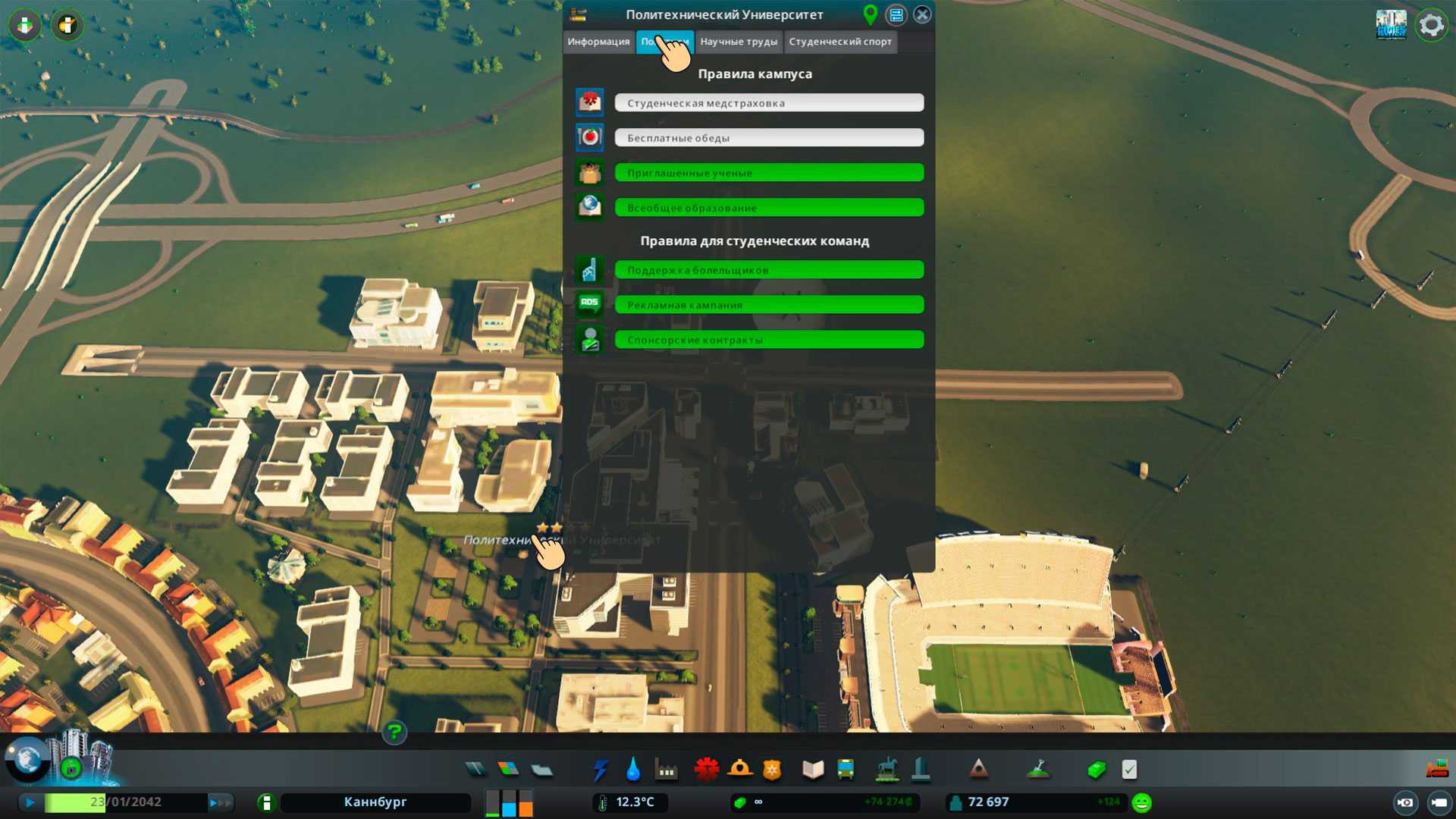1456x819 pixels.
Task: Open the education book menu
Action: (813, 770)
